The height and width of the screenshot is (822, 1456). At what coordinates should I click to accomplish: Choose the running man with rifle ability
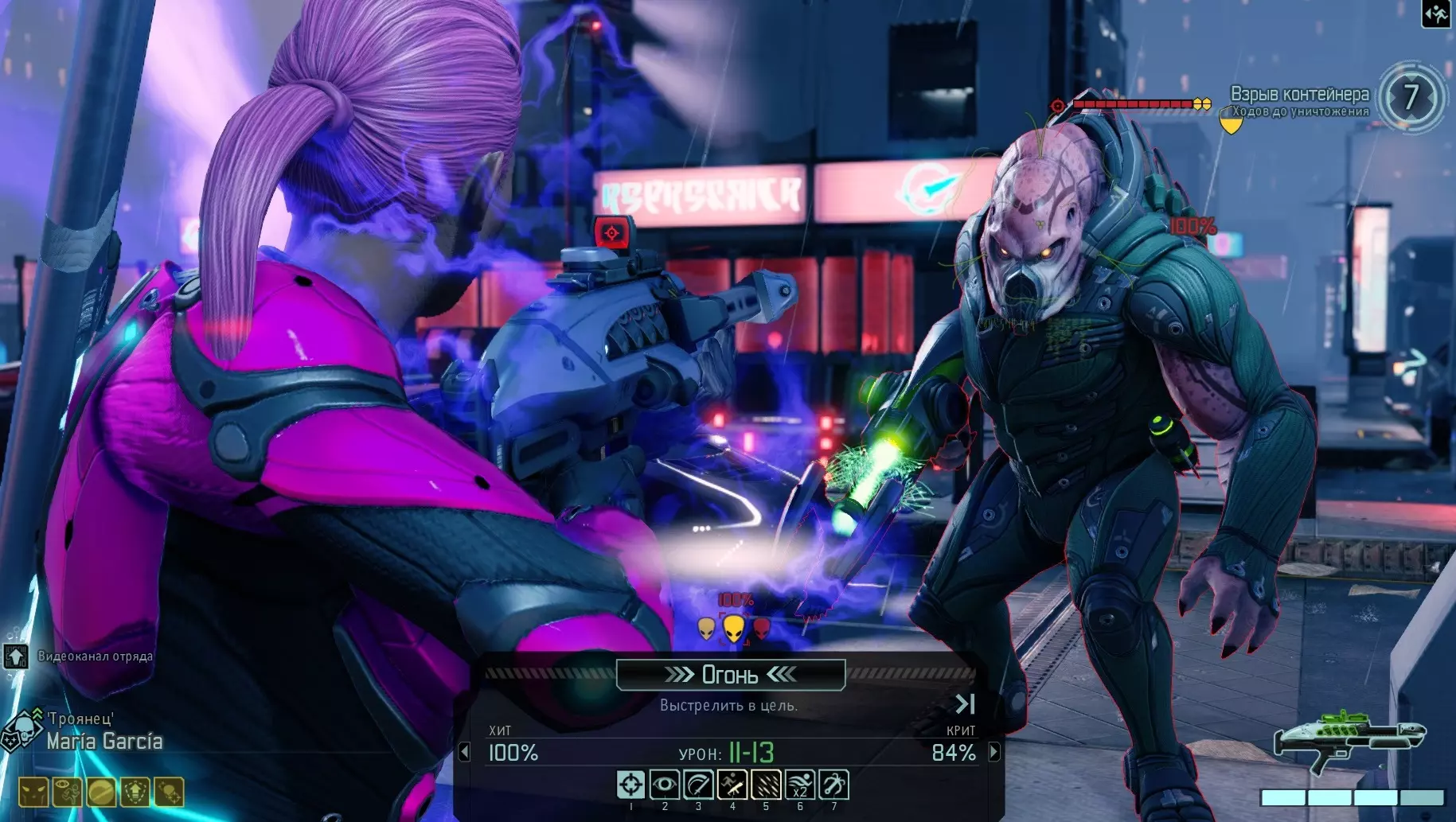coord(732,785)
